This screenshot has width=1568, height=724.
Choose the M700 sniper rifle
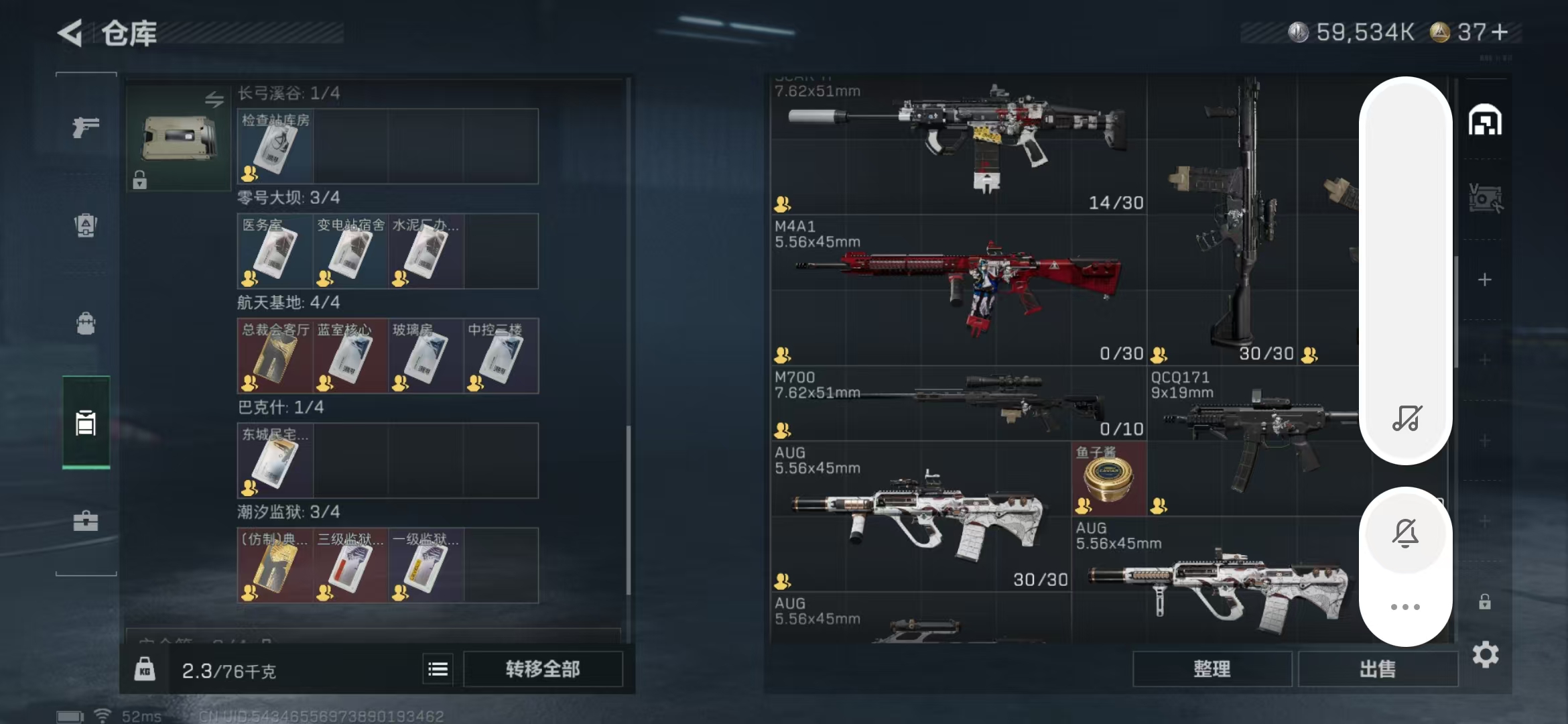(958, 404)
